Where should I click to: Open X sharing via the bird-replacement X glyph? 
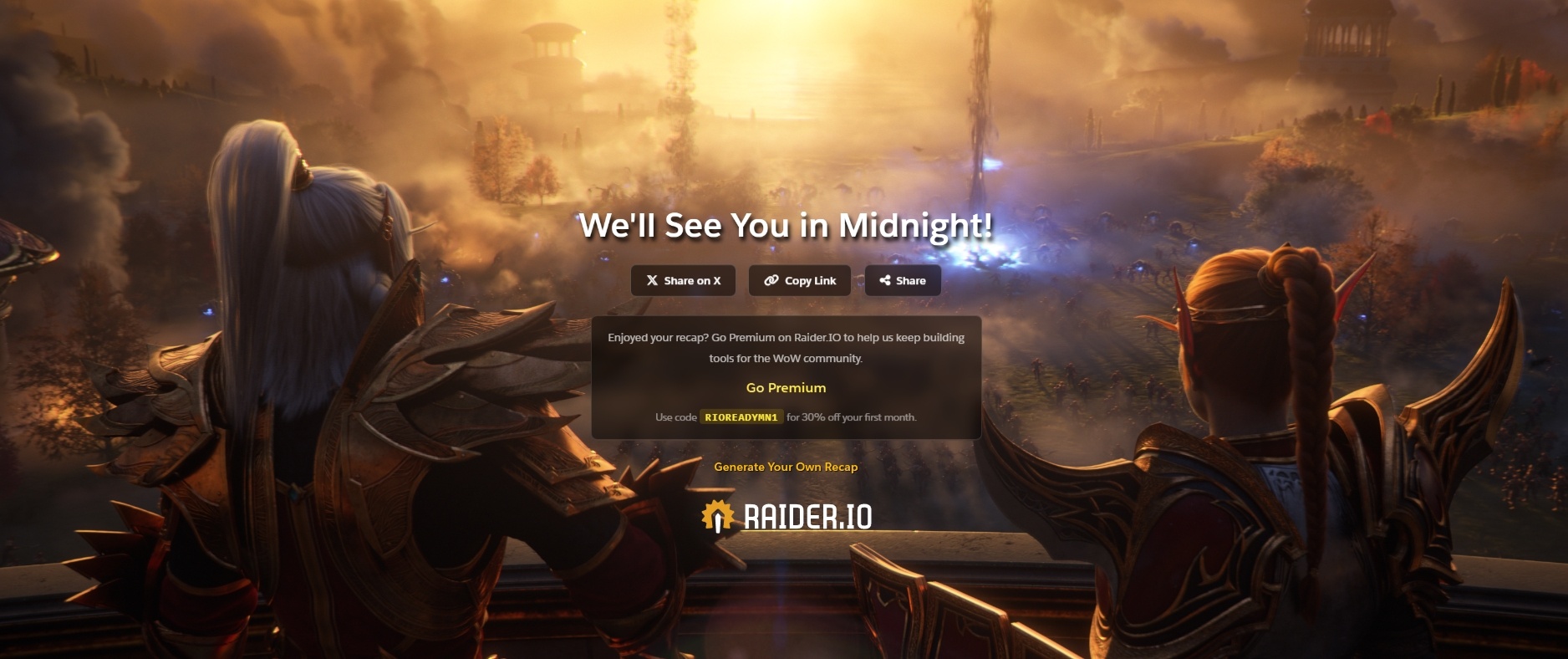click(652, 281)
